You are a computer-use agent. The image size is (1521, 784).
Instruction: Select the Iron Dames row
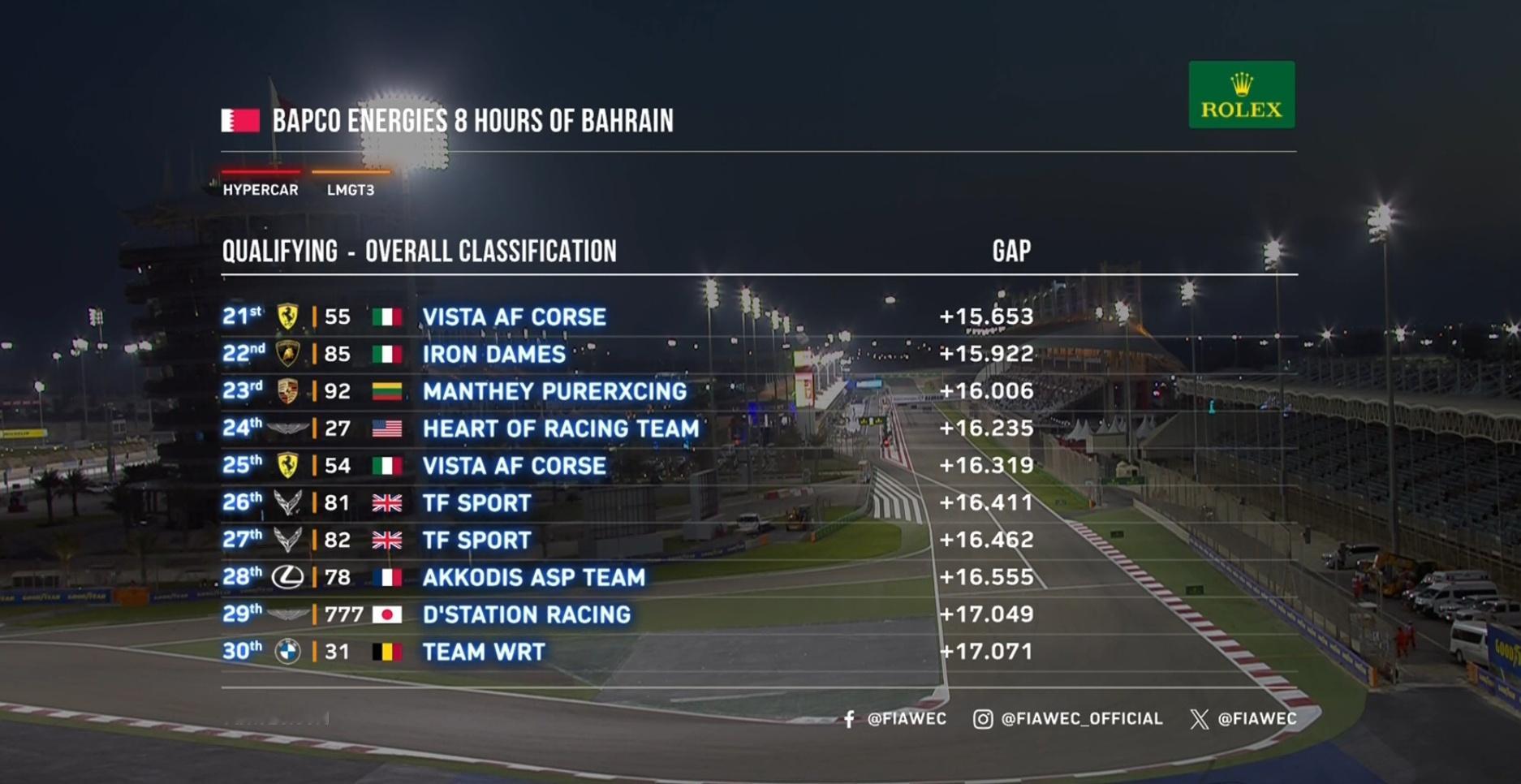pyautogui.click(x=493, y=354)
